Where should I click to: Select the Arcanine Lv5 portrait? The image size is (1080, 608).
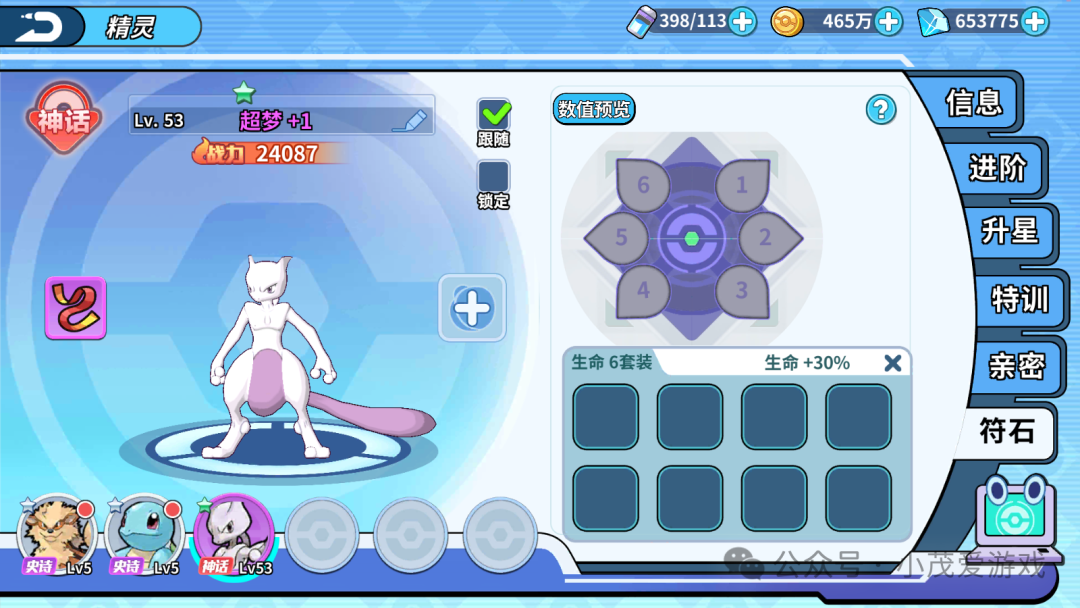(x=57, y=533)
